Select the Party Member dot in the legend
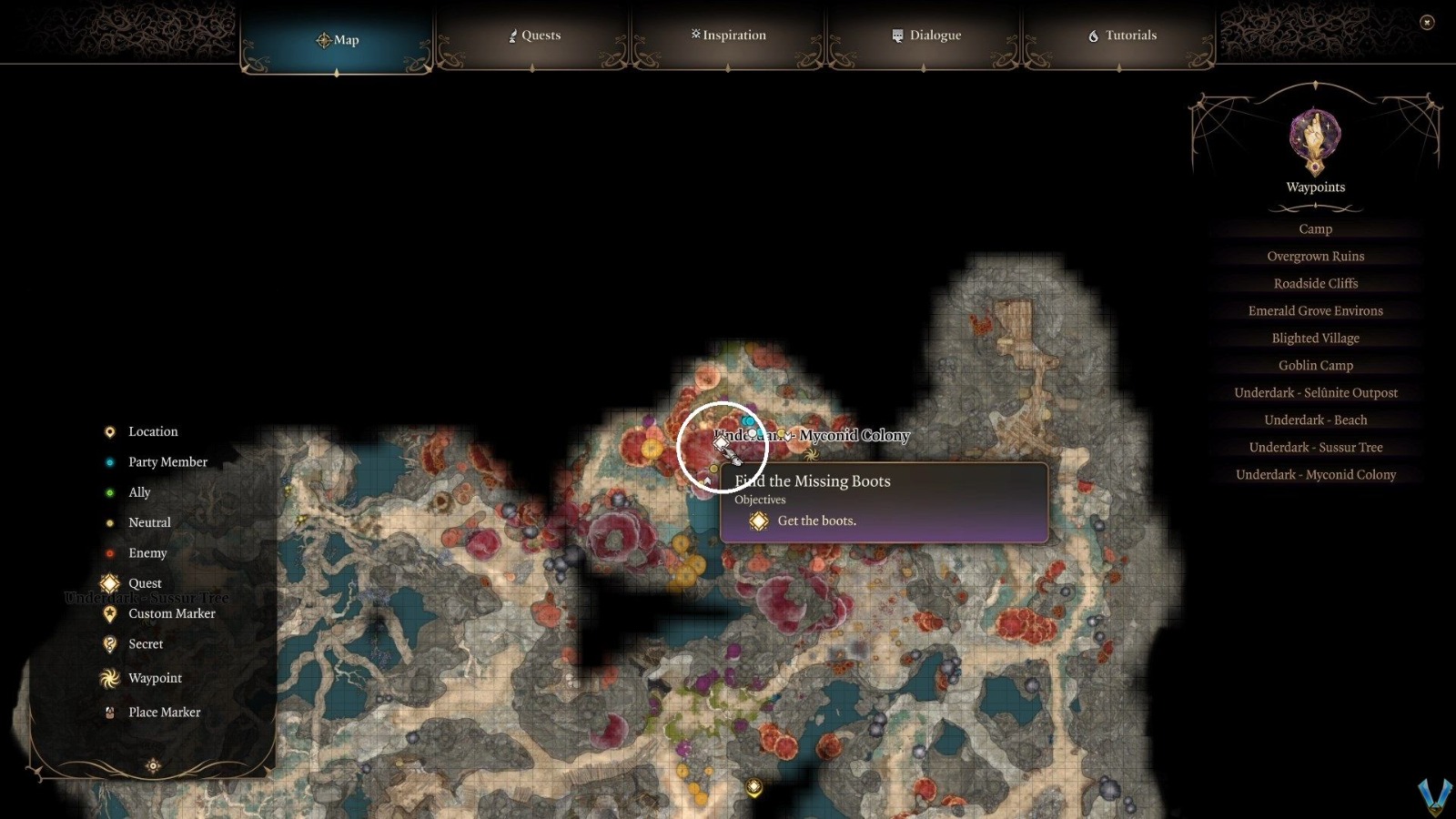 click(x=109, y=461)
